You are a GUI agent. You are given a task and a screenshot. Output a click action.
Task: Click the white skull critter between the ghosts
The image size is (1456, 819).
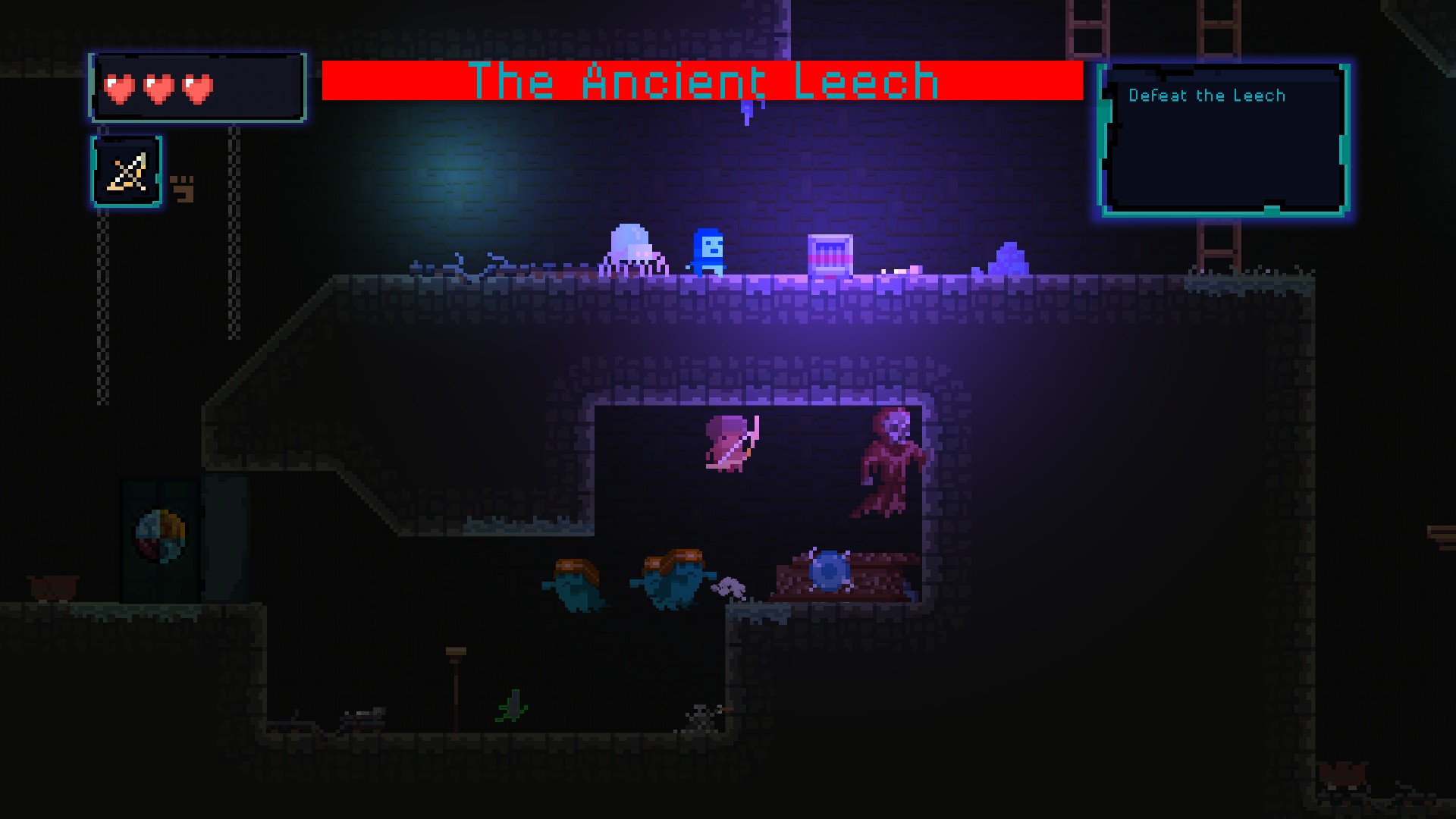click(x=730, y=587)
